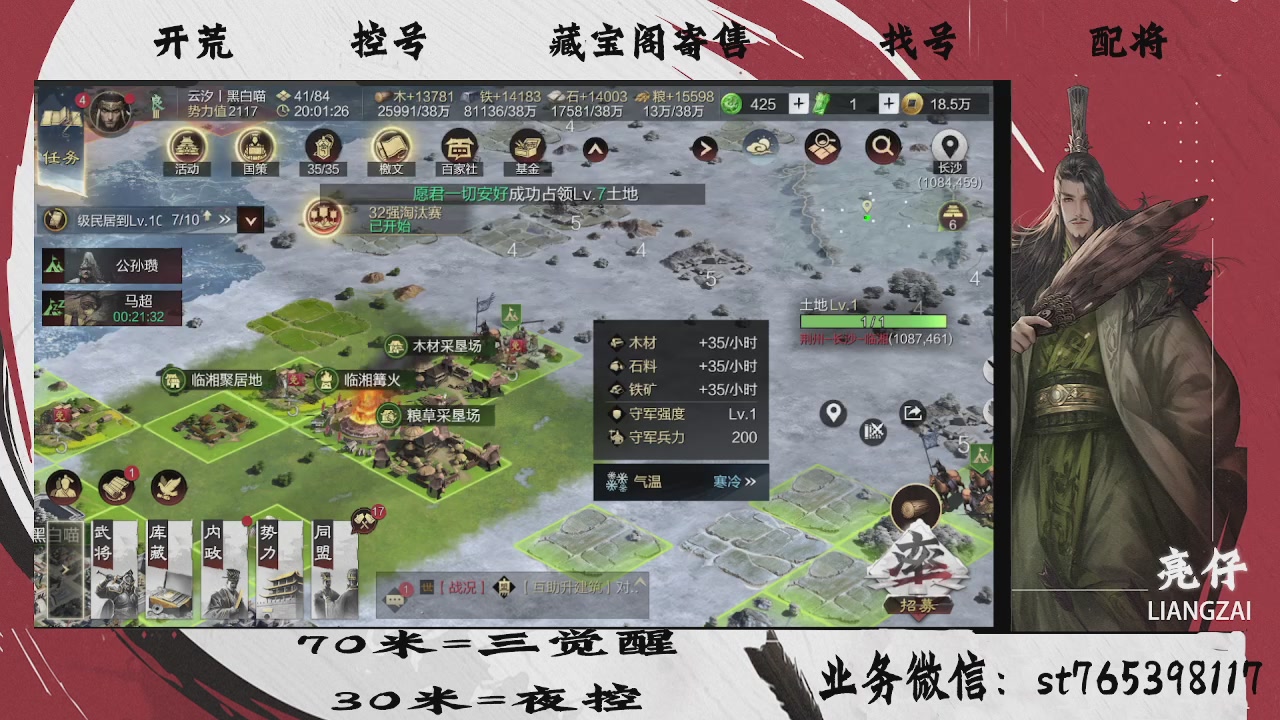The width and height of the screenshot is (1280, 720).
Task: Switch to the 武将 (Generals) tab
Action: 113,570
